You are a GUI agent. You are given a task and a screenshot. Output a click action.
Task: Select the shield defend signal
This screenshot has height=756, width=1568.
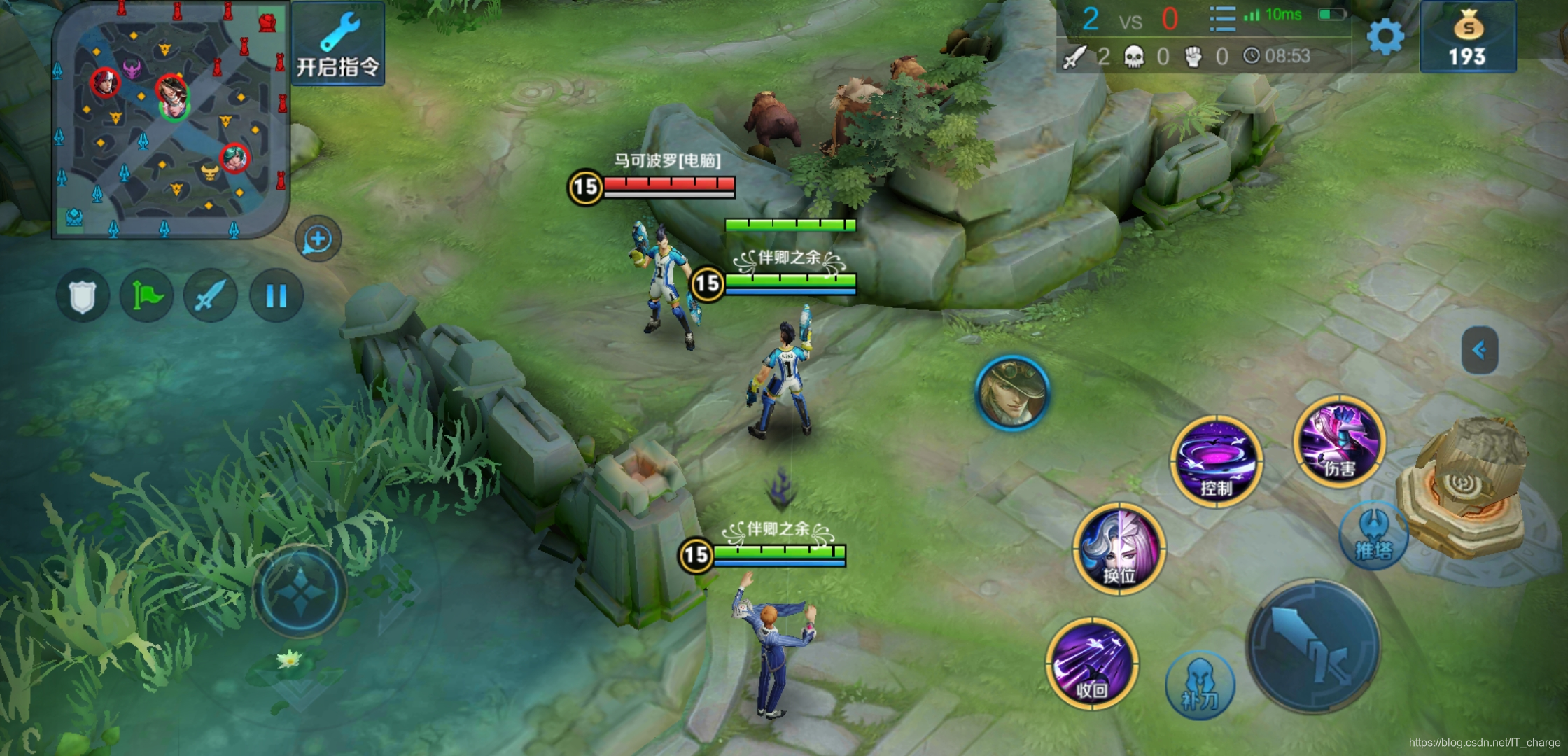[83, 296]
